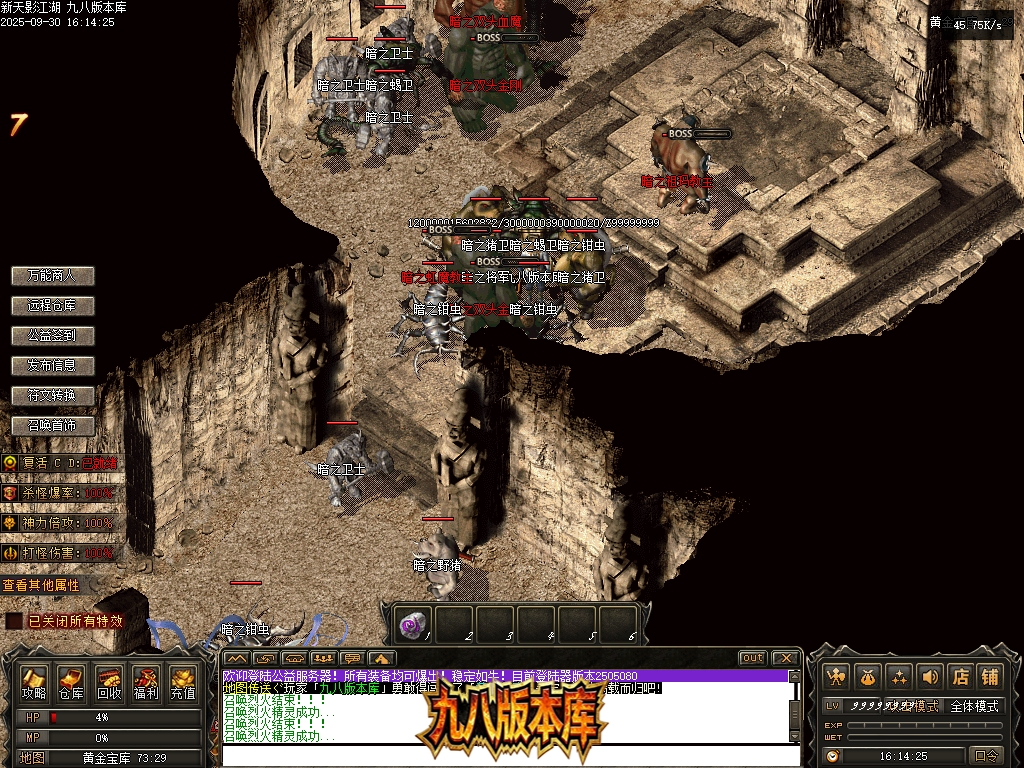The width and height of the screenshot is (1024, 768).
Task: Select the purple item in hotbar slot 1
Action: 412,625
